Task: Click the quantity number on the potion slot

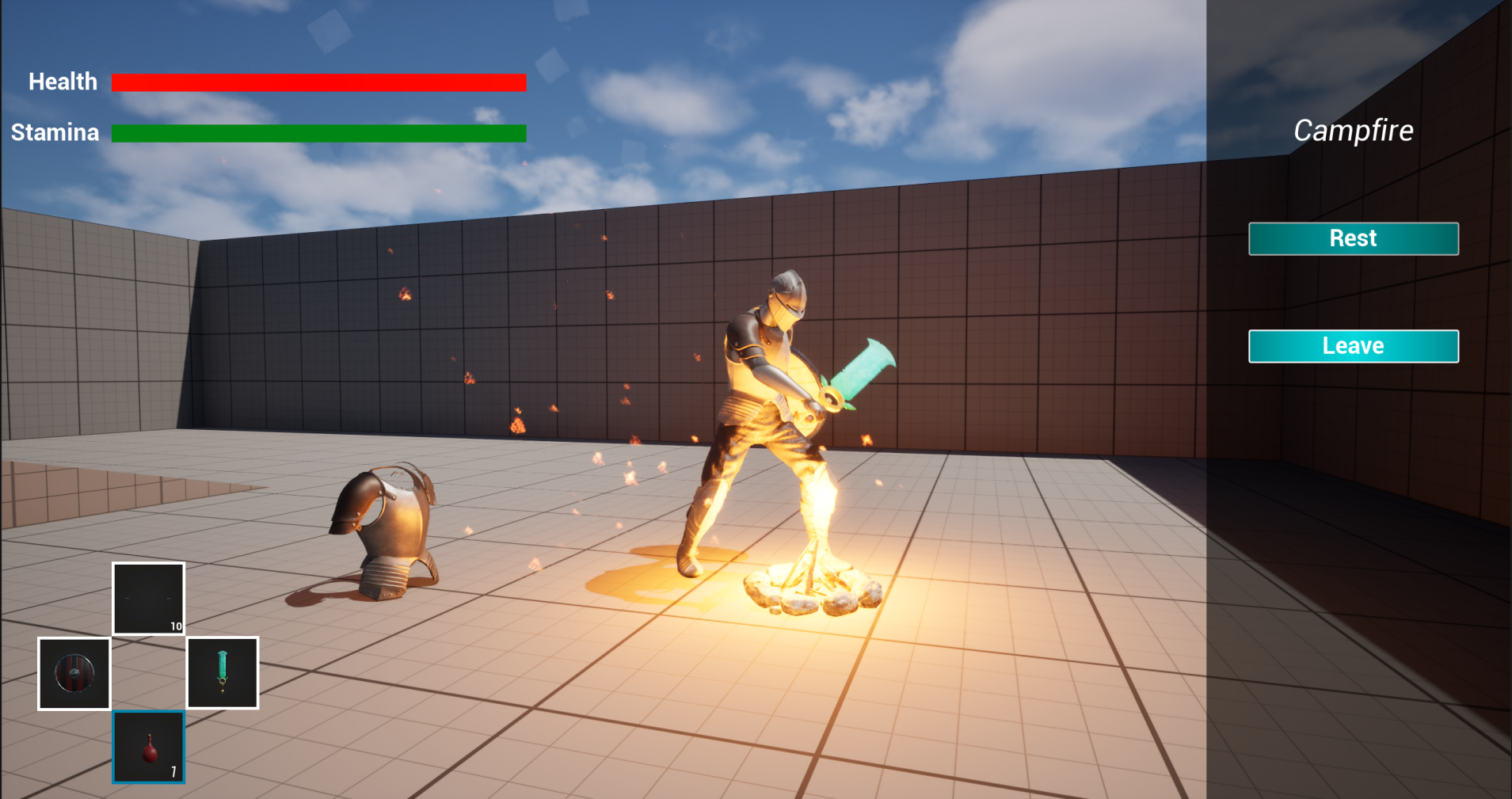Action: [174, 770]
